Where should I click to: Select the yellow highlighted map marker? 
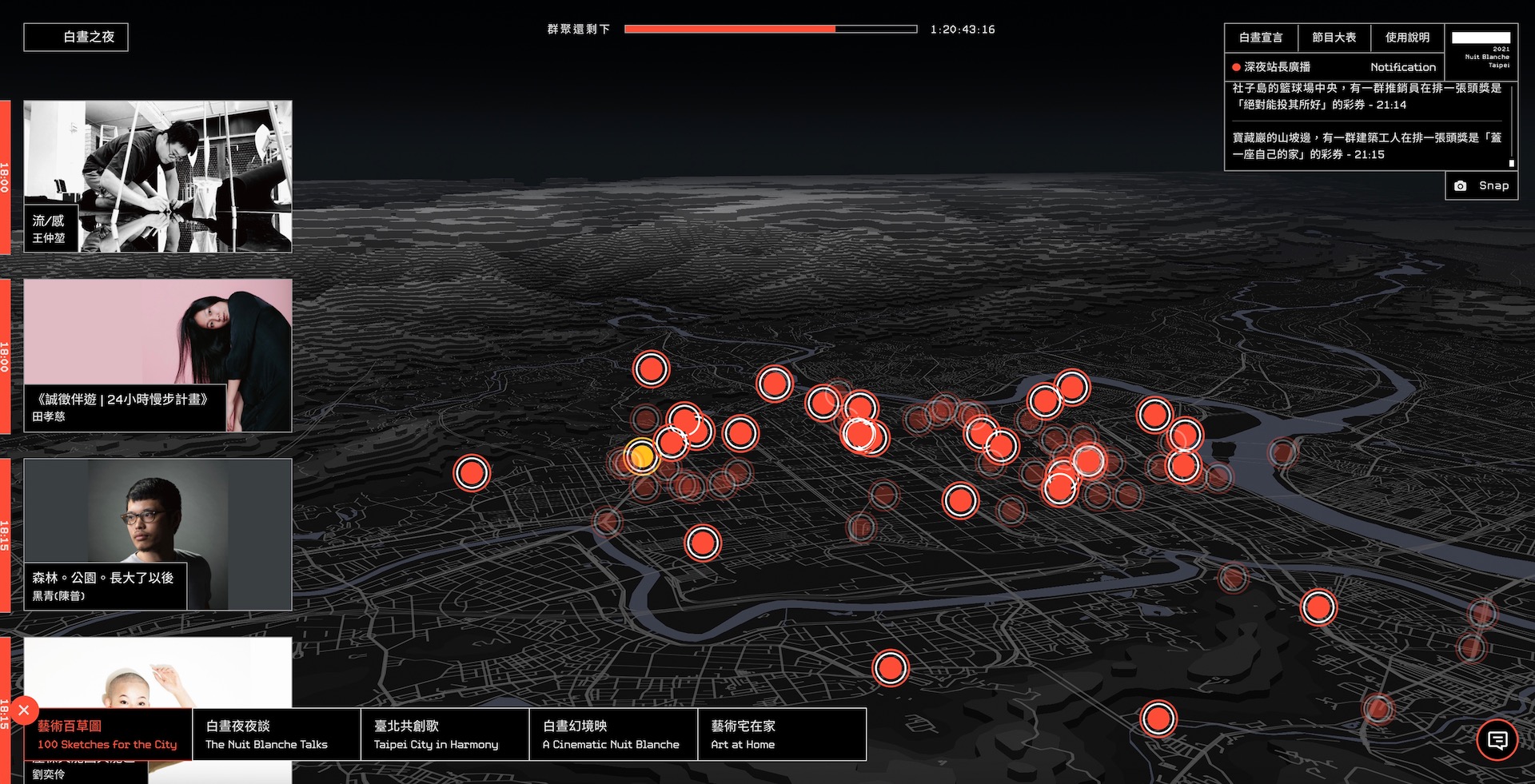640,456
